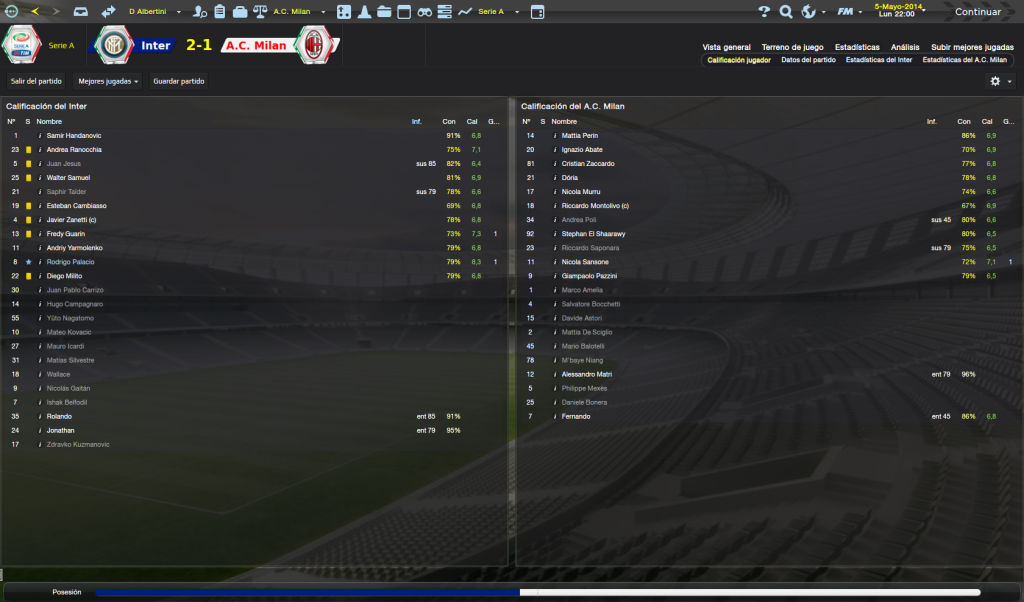
Task: Switch to Vista general tab
Action: coord(726,47)
